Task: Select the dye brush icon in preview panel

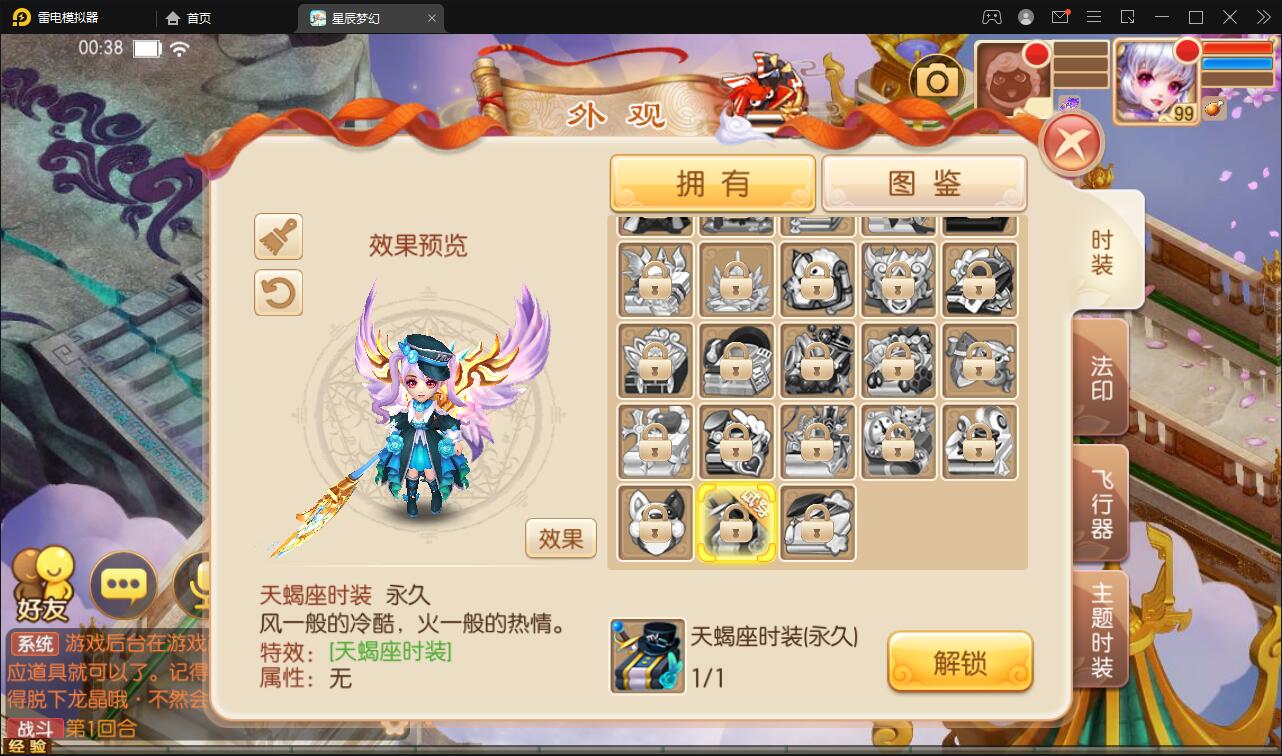Action: click(278, 237)
